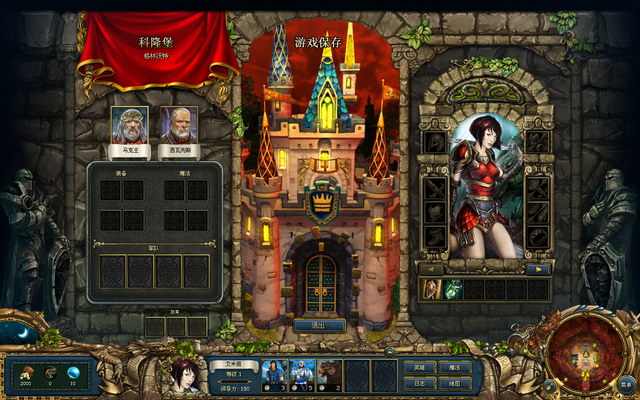Open the 魔法 spell book
The image size is (640, 400).
pos(454,368)
